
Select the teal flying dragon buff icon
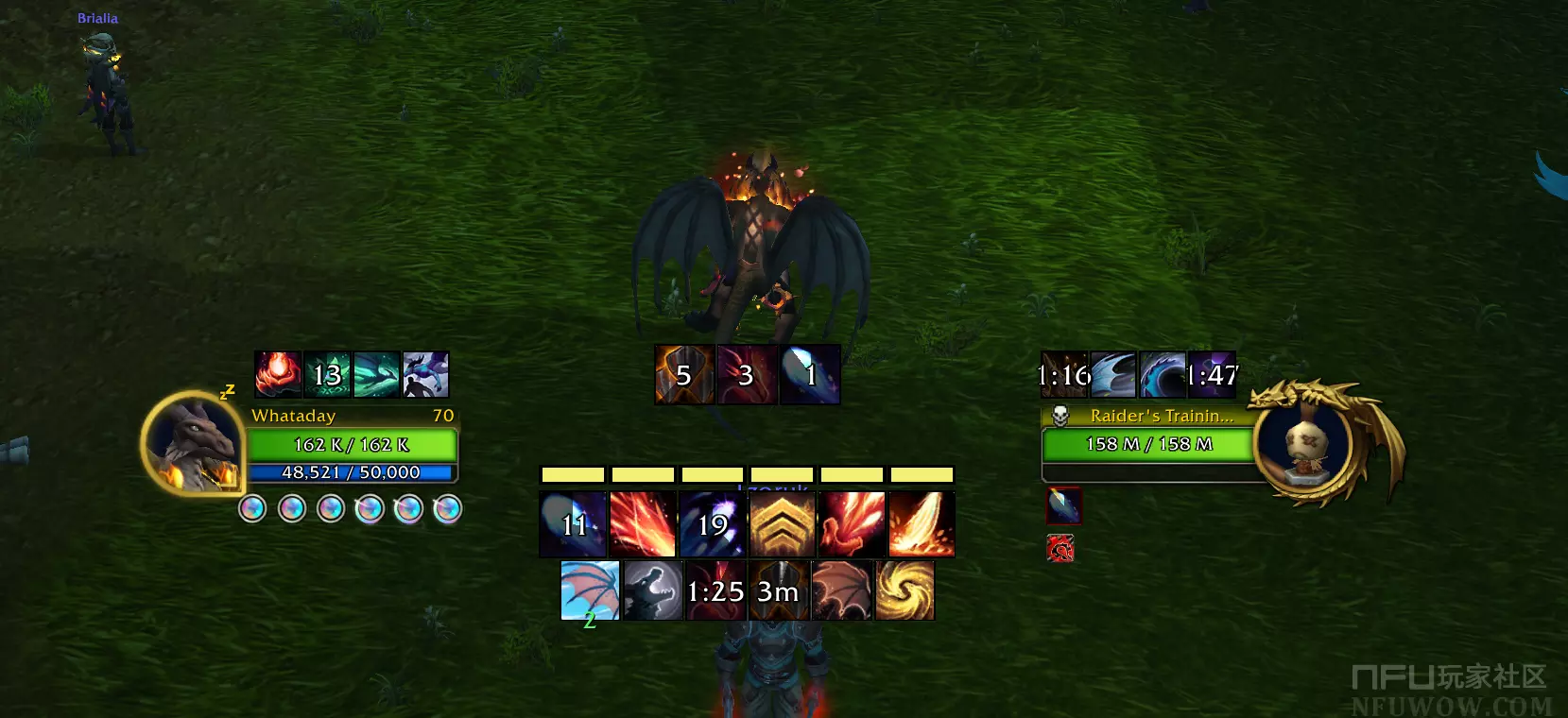(376, 374)
